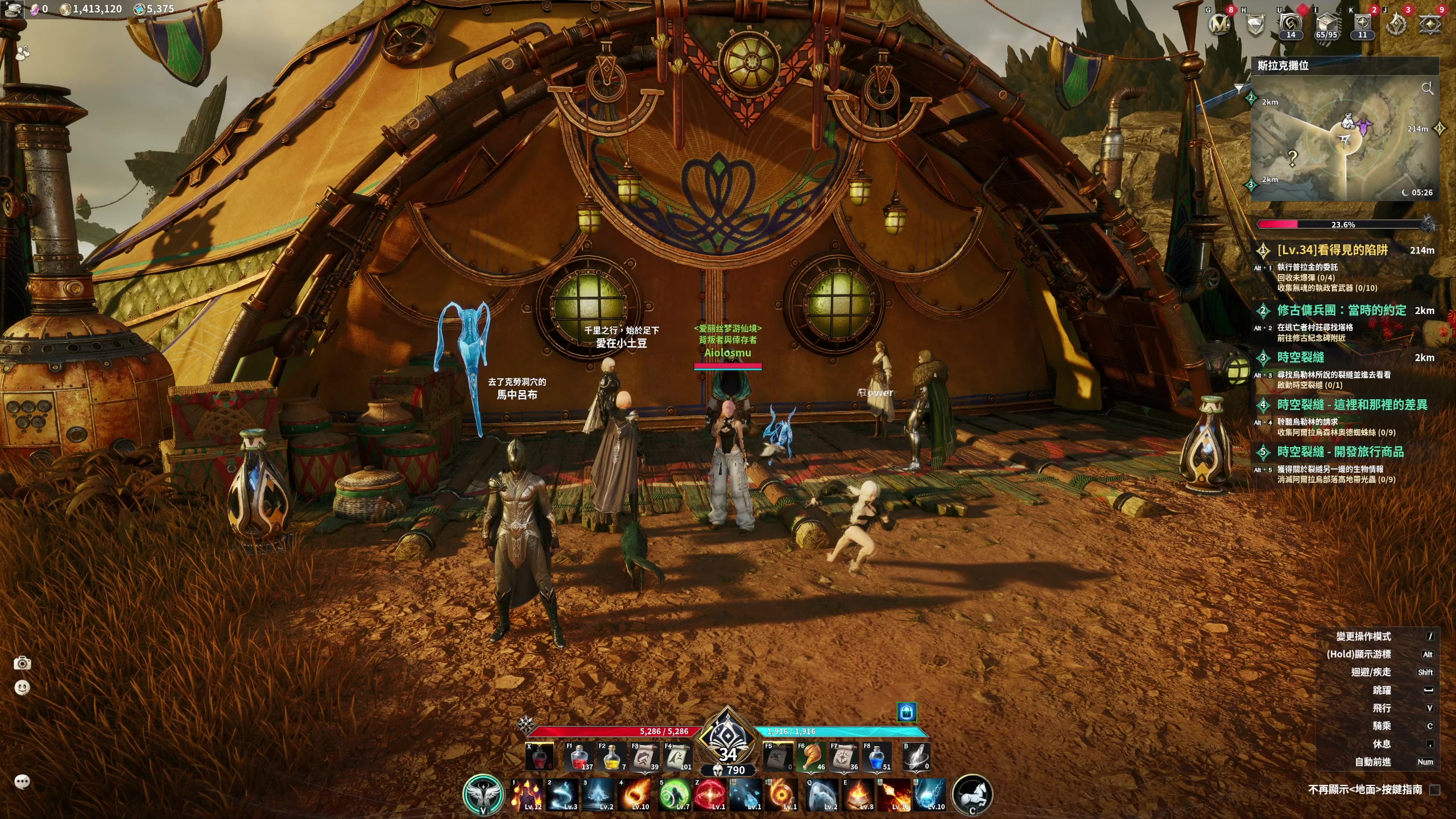Tick the 不再顯示<地面>按鍵指南 checkbox

pos(1435,789)
